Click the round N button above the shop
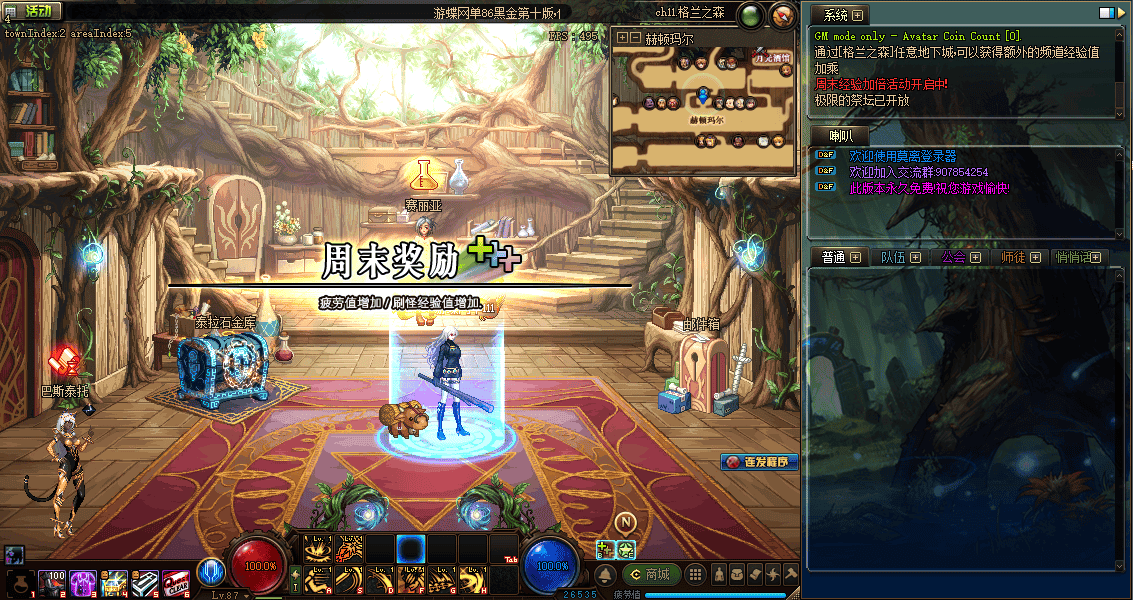 626,522
